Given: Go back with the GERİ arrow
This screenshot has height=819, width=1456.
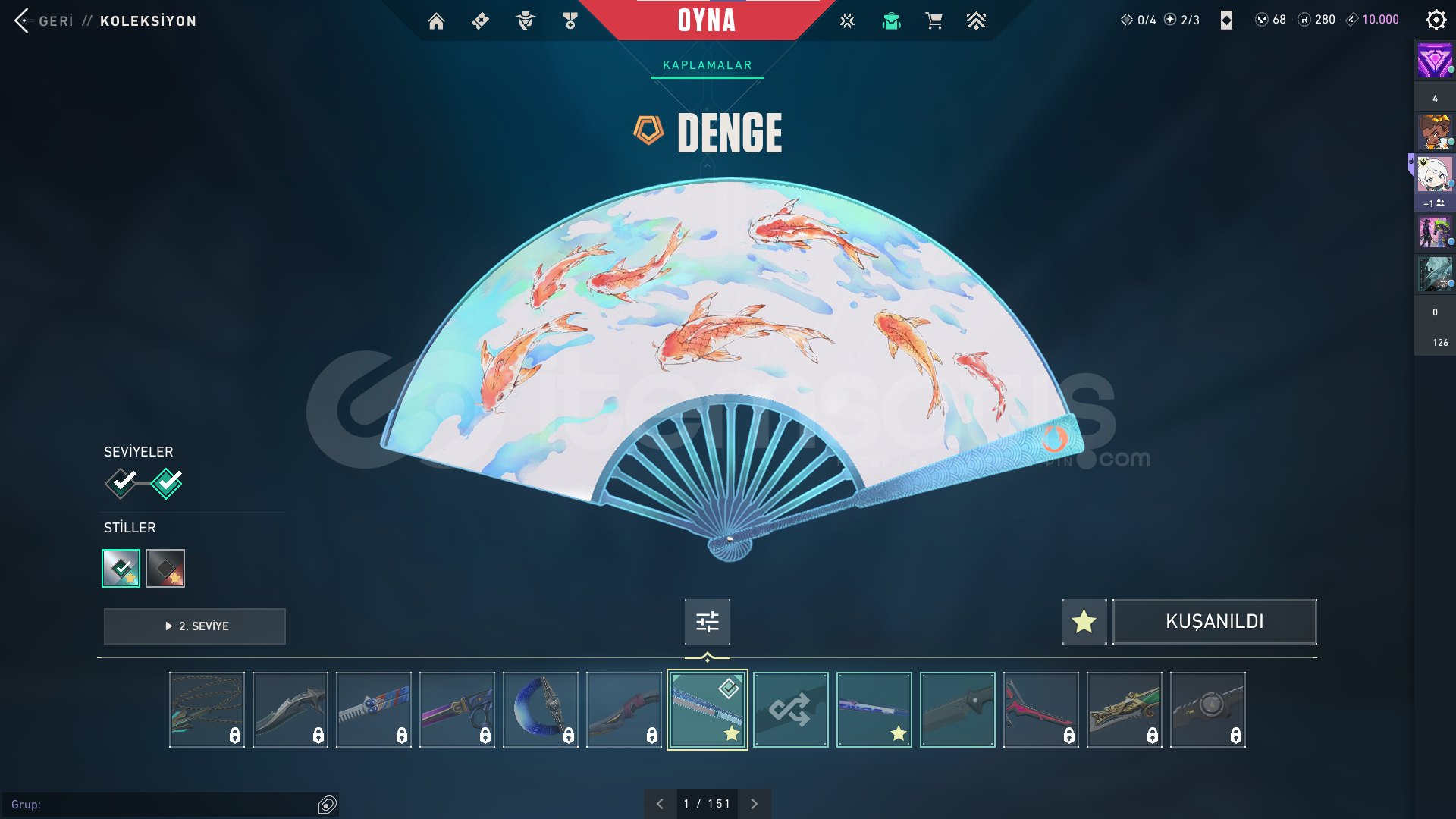Looking at the screenshot, I should (23, 20).
